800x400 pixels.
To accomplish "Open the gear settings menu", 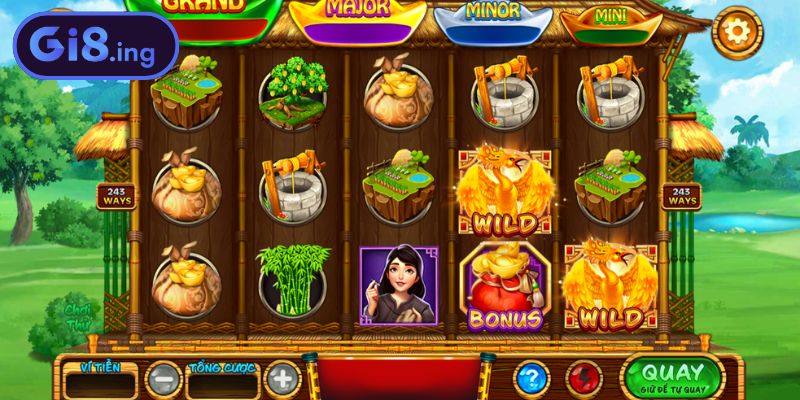I will tap(737, 34).
